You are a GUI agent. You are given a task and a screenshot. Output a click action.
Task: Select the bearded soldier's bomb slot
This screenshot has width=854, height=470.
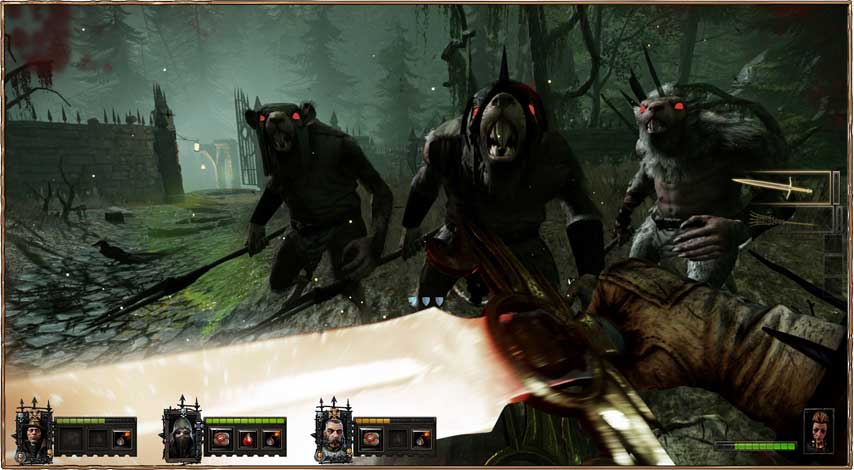(421, 439)
